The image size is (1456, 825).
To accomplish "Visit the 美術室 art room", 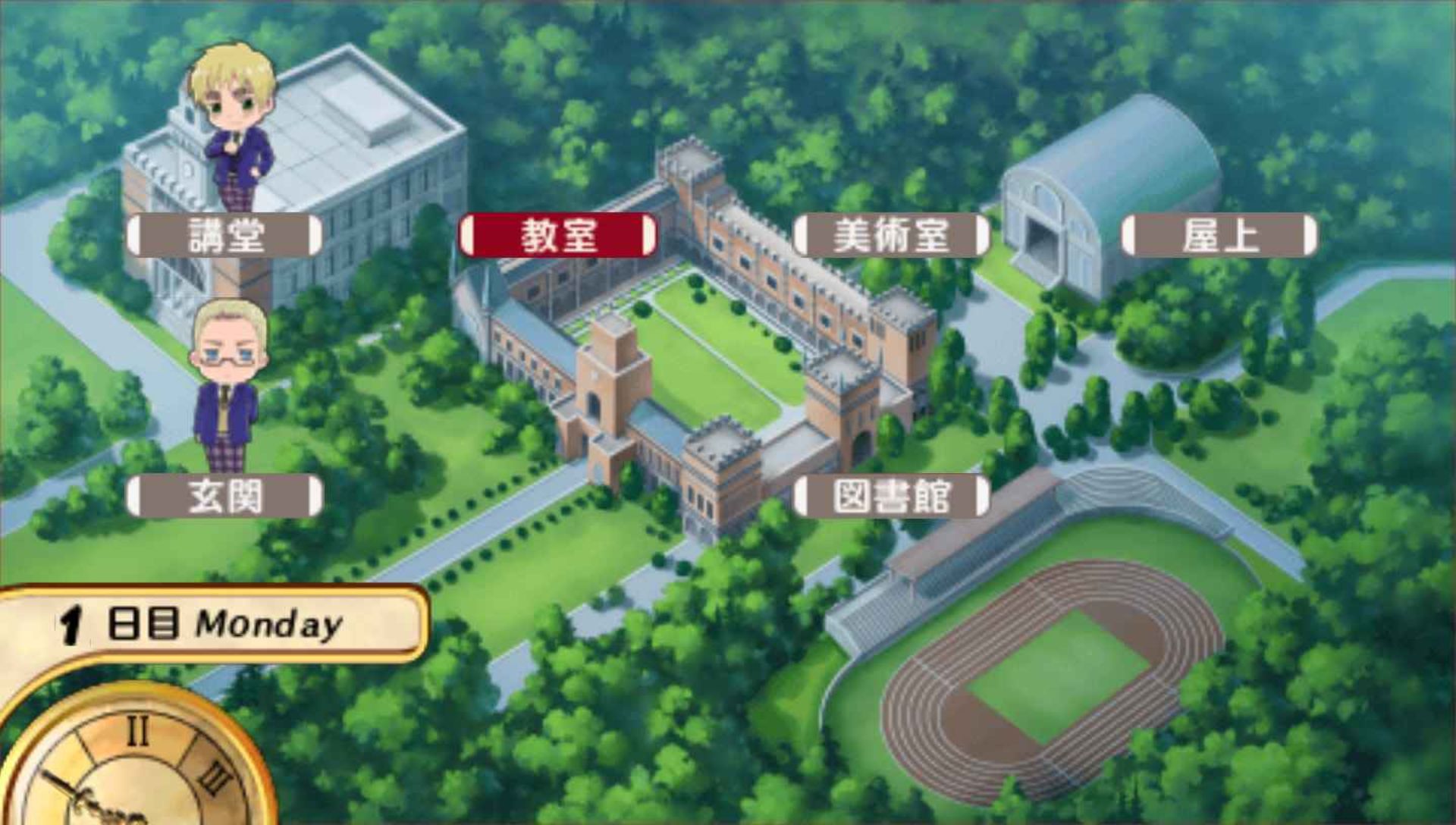I will 891,236.
